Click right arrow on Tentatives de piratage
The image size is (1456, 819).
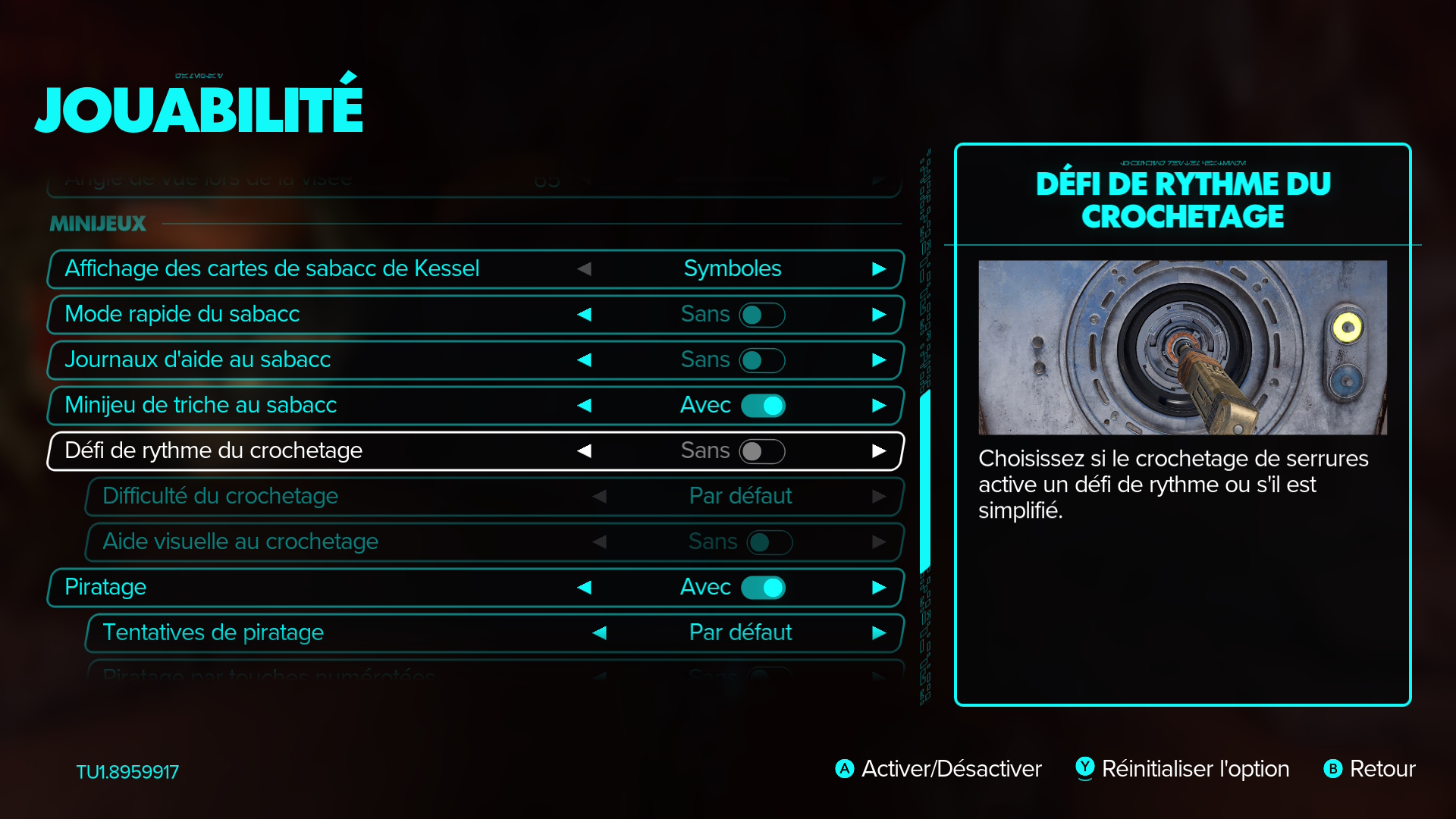(x=879, y=633)
